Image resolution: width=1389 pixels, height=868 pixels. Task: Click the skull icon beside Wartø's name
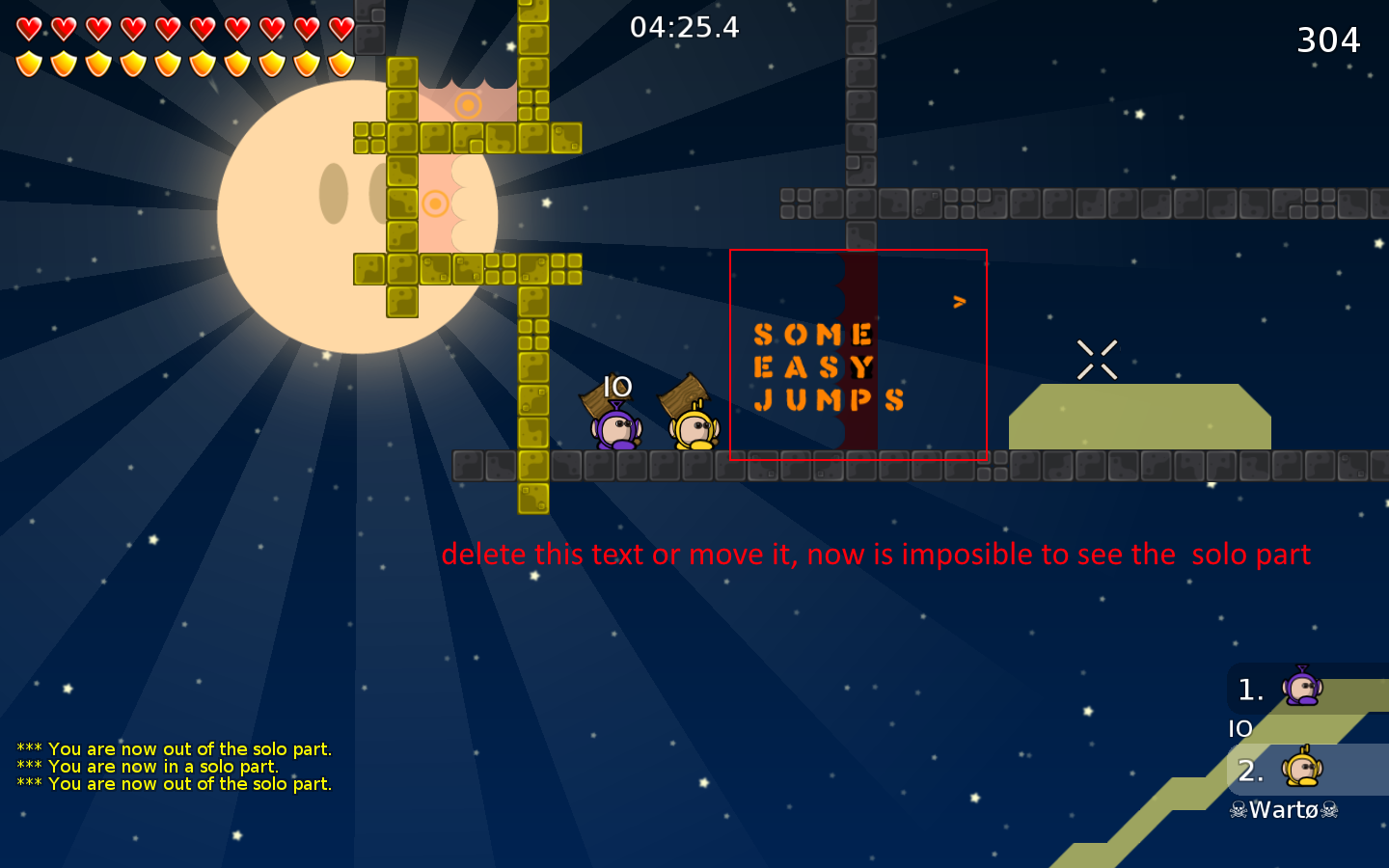[x=1237, y=810]
